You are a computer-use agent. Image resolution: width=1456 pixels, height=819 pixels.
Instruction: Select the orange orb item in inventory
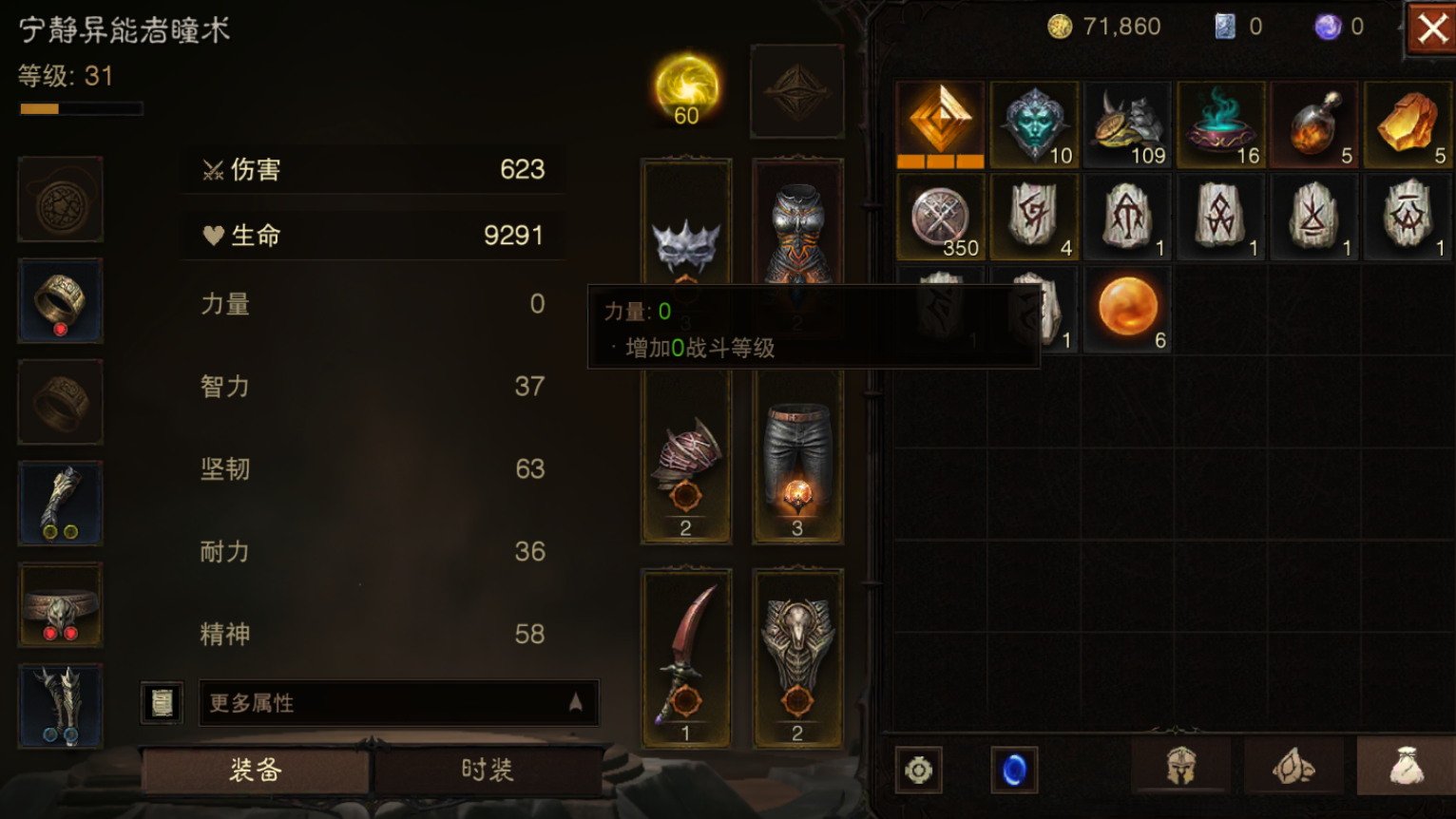1128,309
